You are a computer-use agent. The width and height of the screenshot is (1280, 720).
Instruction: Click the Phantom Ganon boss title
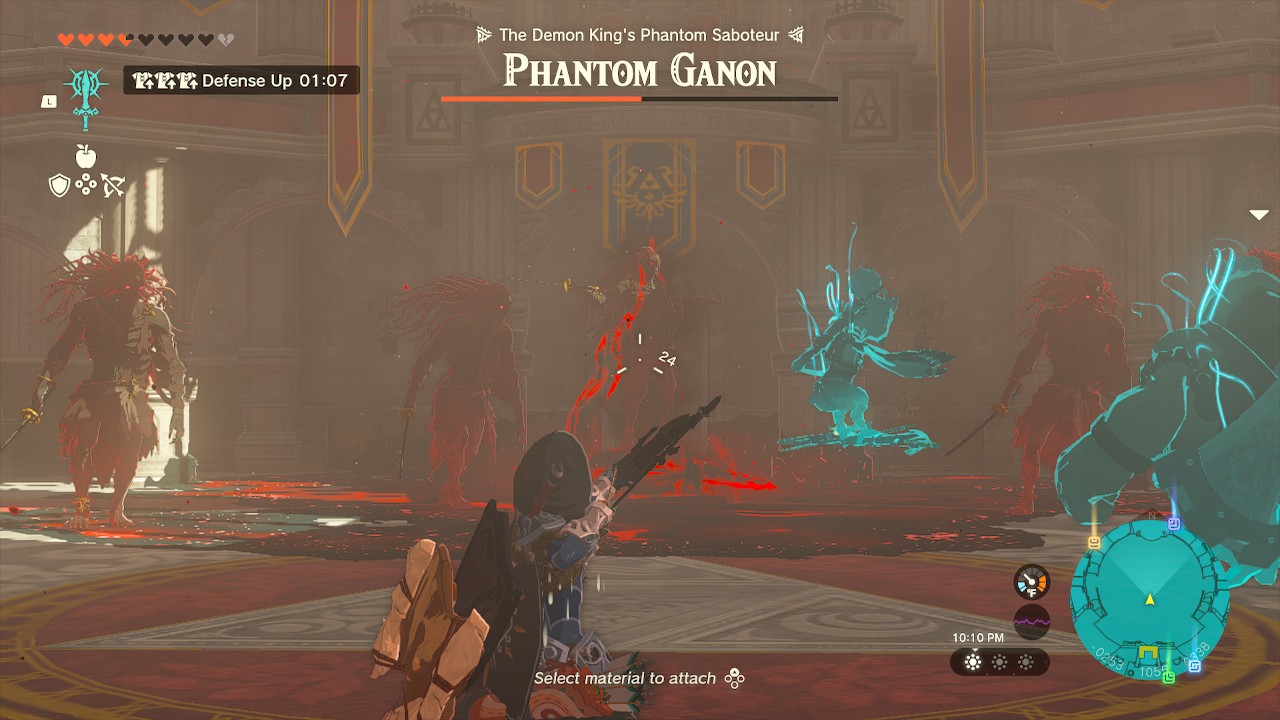click(638, 70)
